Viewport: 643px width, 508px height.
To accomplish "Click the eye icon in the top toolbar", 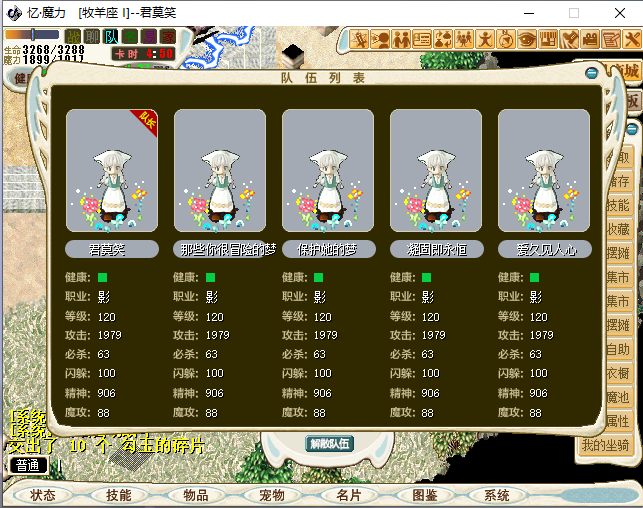I will pos(526,39).
